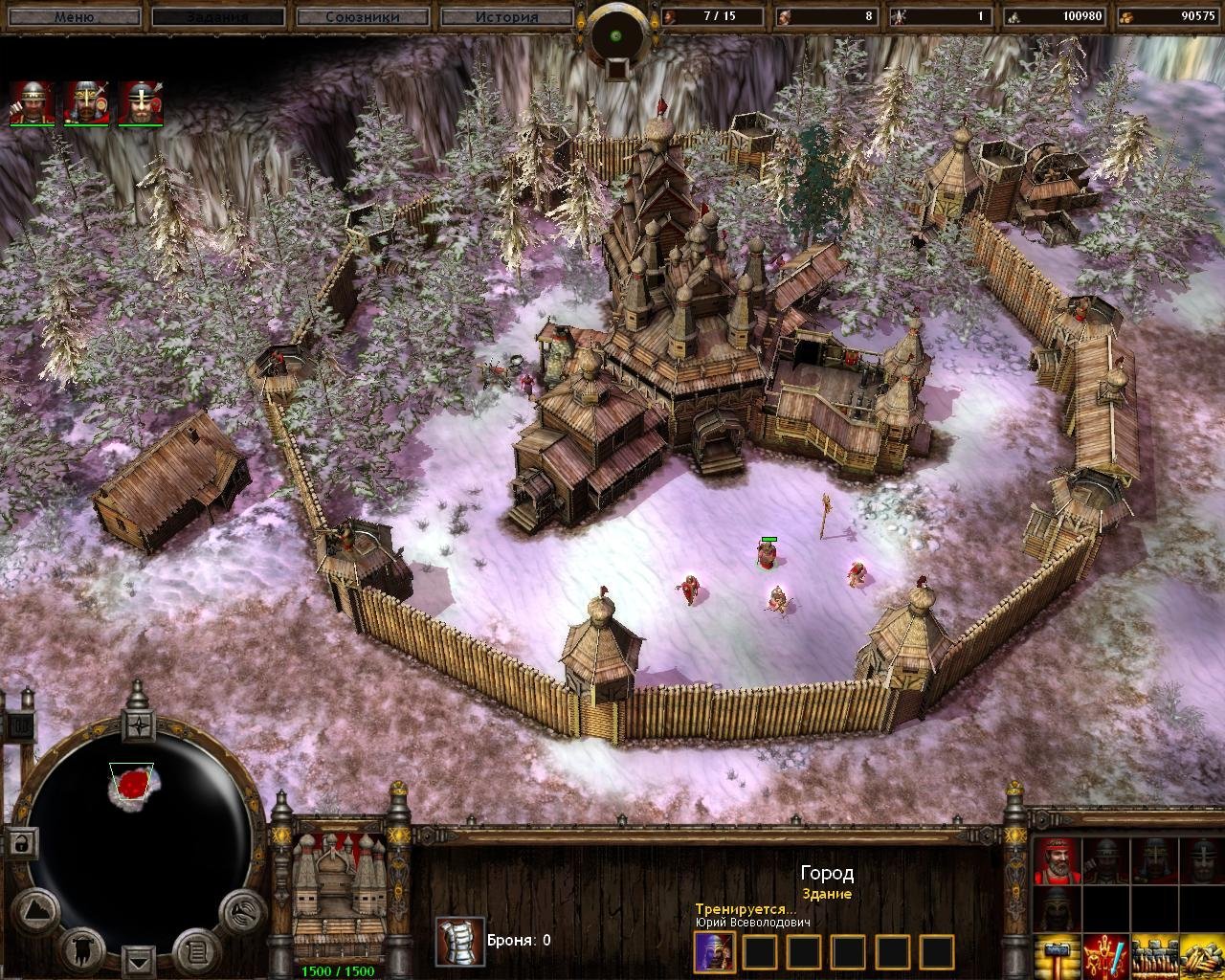Click the compass icon above the minimap

pyautogui.click(x=138, y=726)
